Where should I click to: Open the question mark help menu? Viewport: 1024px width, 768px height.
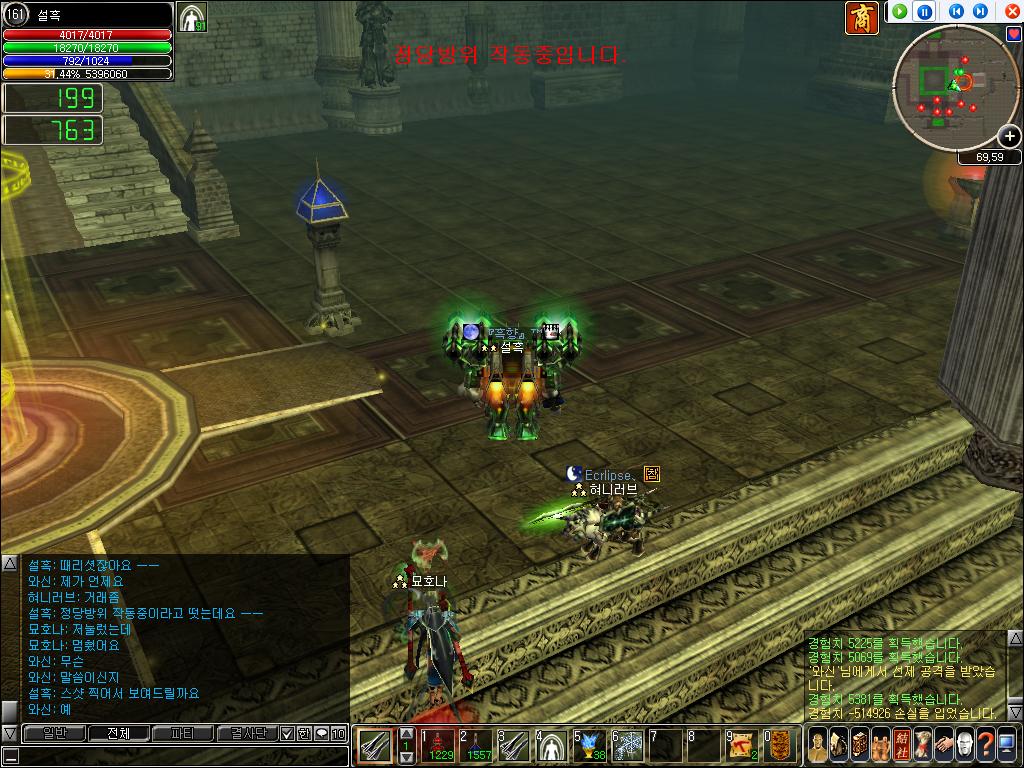pos(988,744)
